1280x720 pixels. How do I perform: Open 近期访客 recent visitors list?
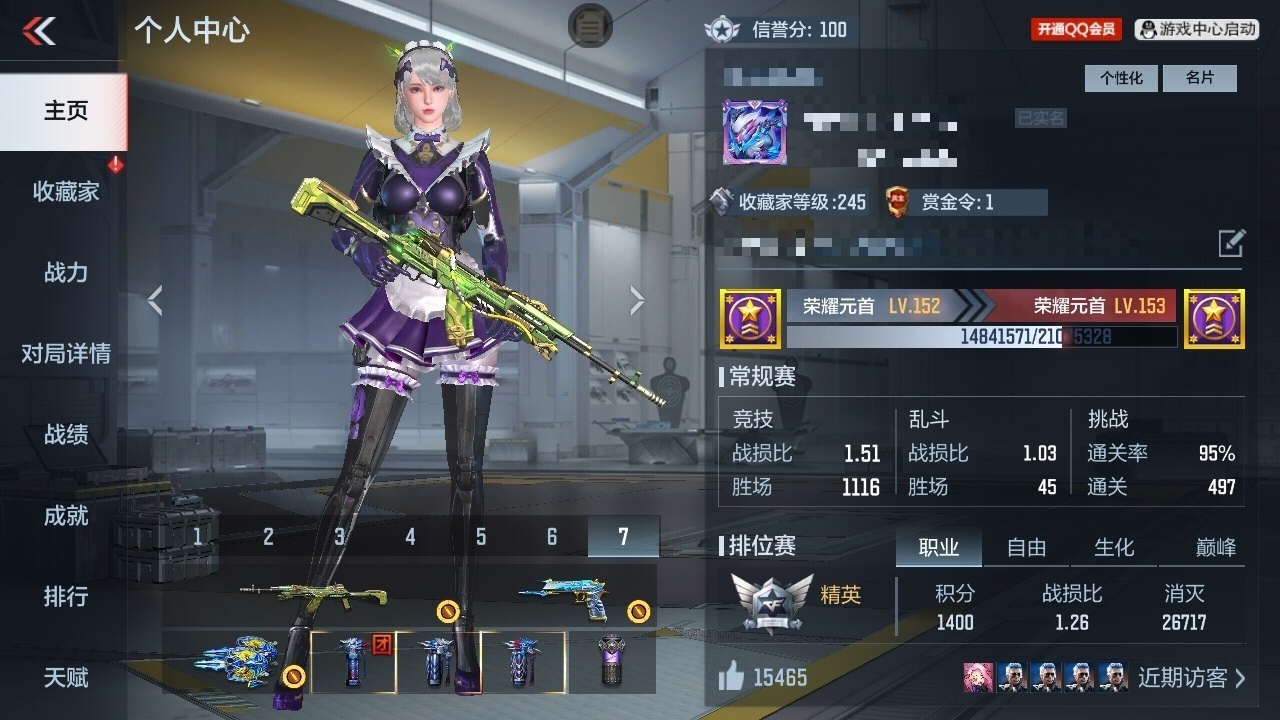[x=1191, y=678]
